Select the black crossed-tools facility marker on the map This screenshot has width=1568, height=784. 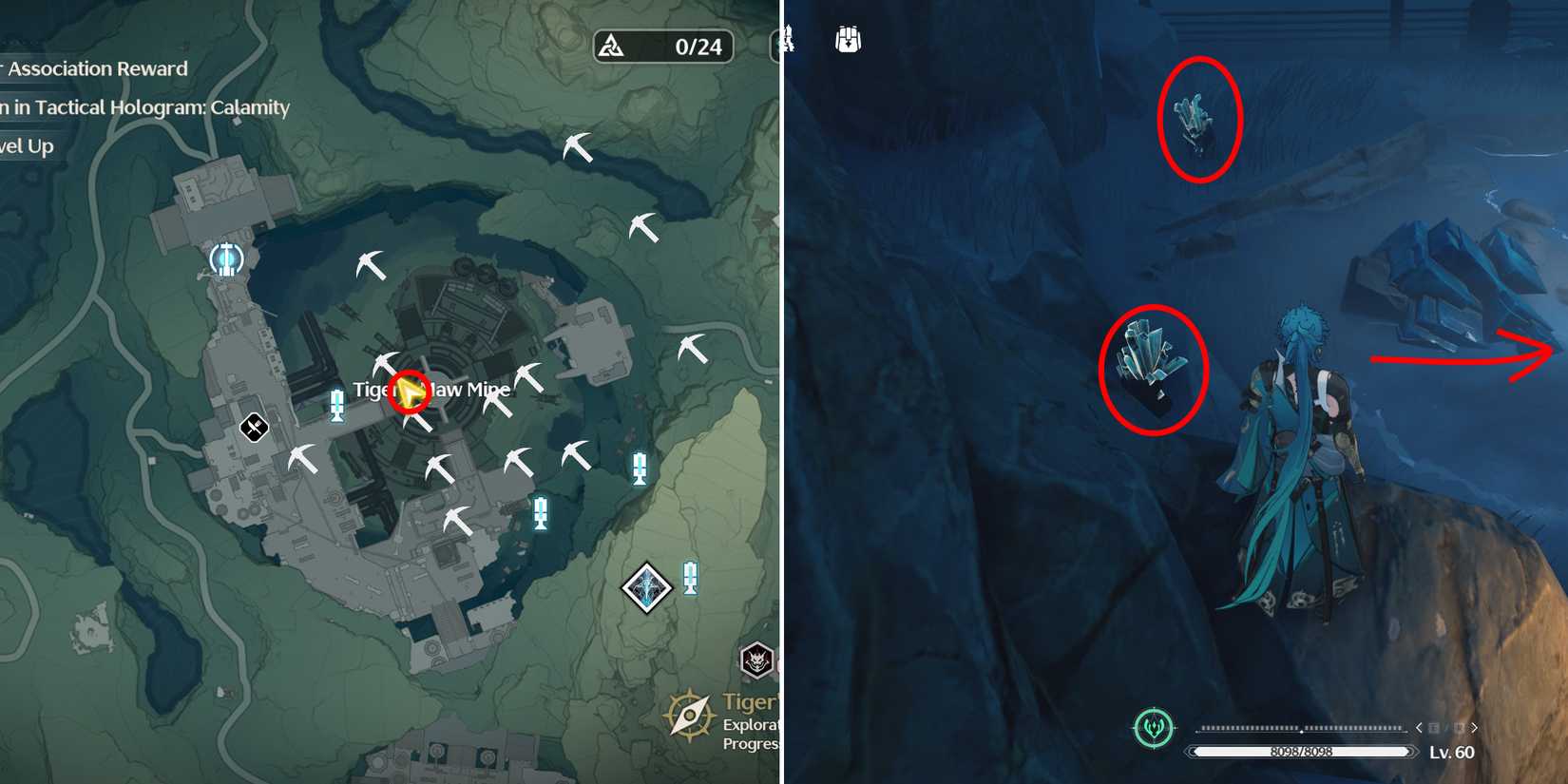pyautogui.click(x=253, y=427)
